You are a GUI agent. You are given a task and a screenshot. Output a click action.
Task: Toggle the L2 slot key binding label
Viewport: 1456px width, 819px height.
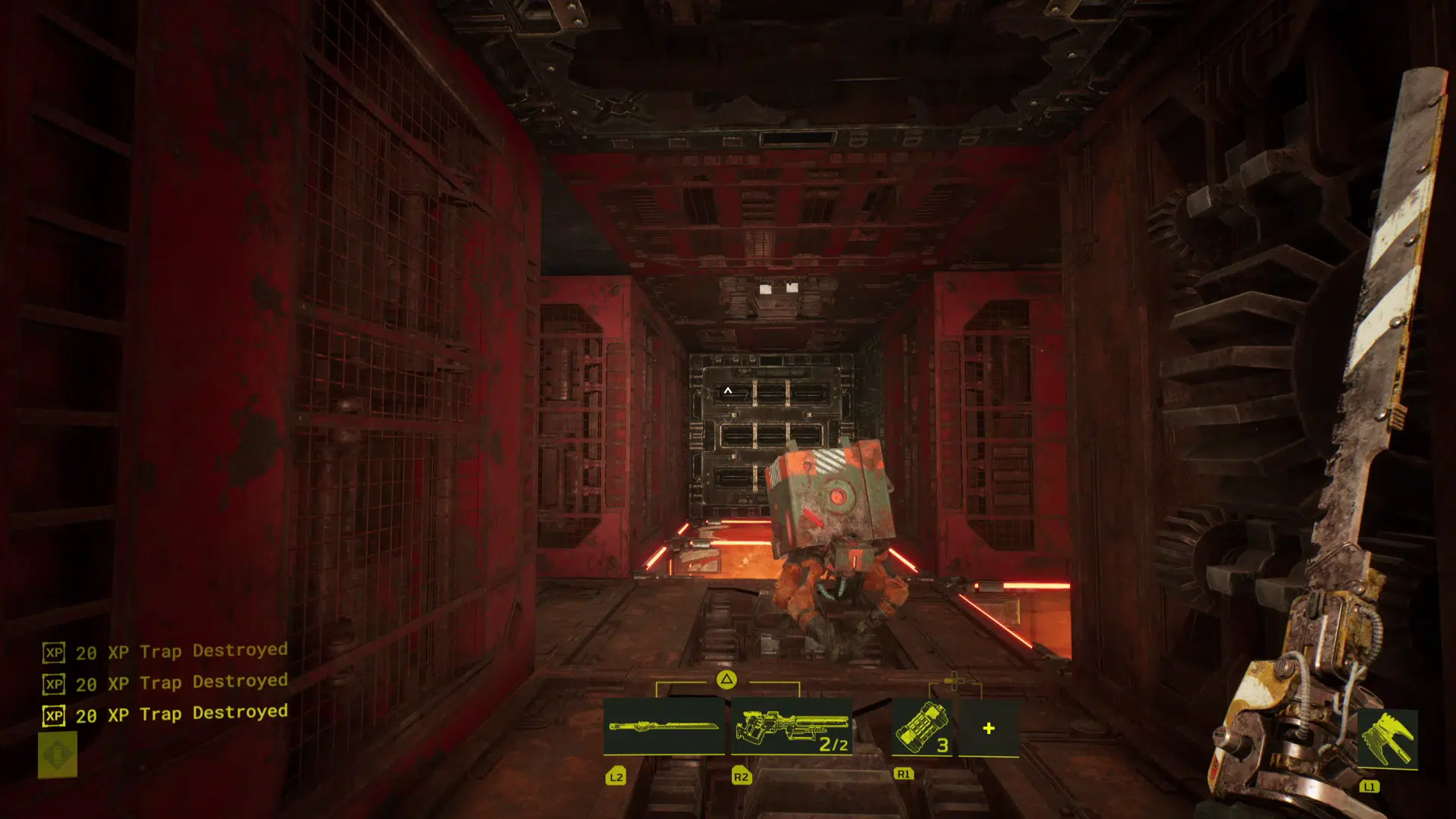point(616,776)
